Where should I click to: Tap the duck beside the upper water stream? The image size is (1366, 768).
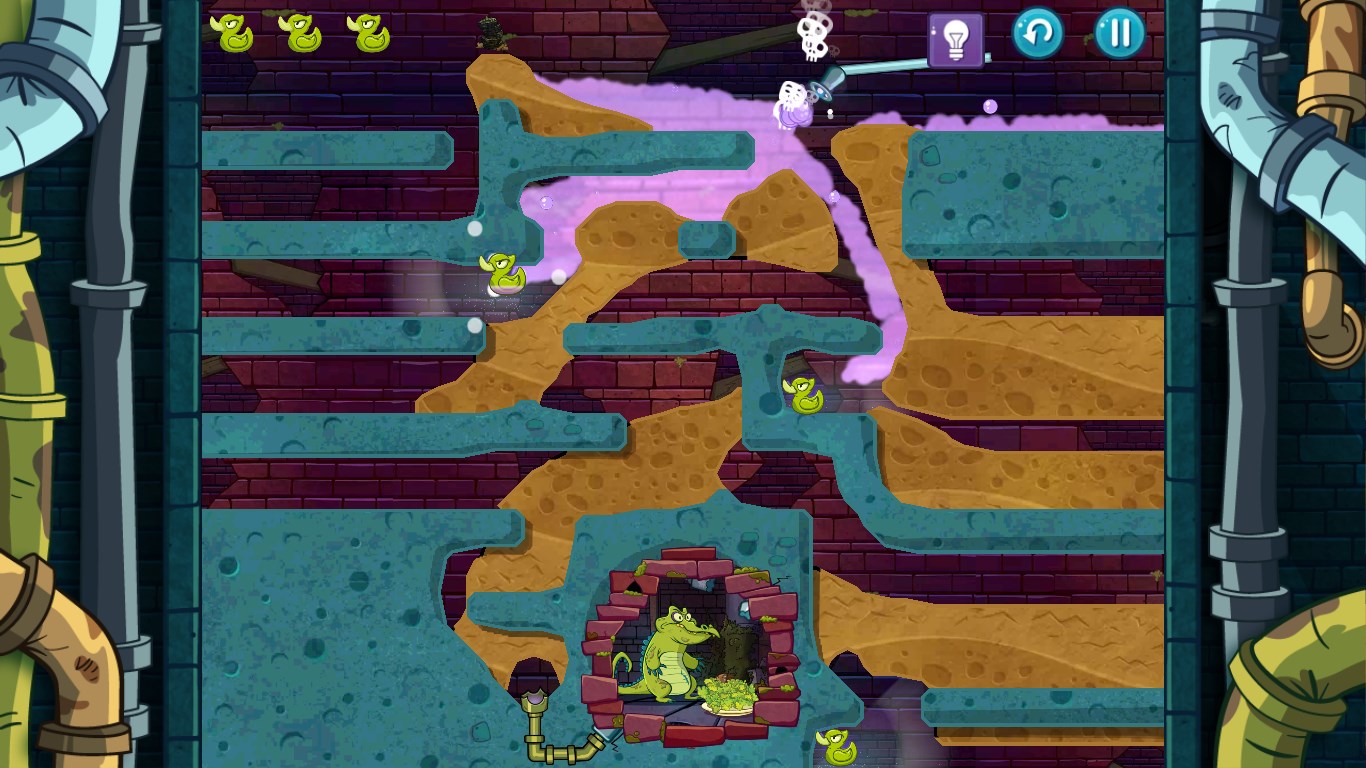pyautogui.click(x=504, y=272)
